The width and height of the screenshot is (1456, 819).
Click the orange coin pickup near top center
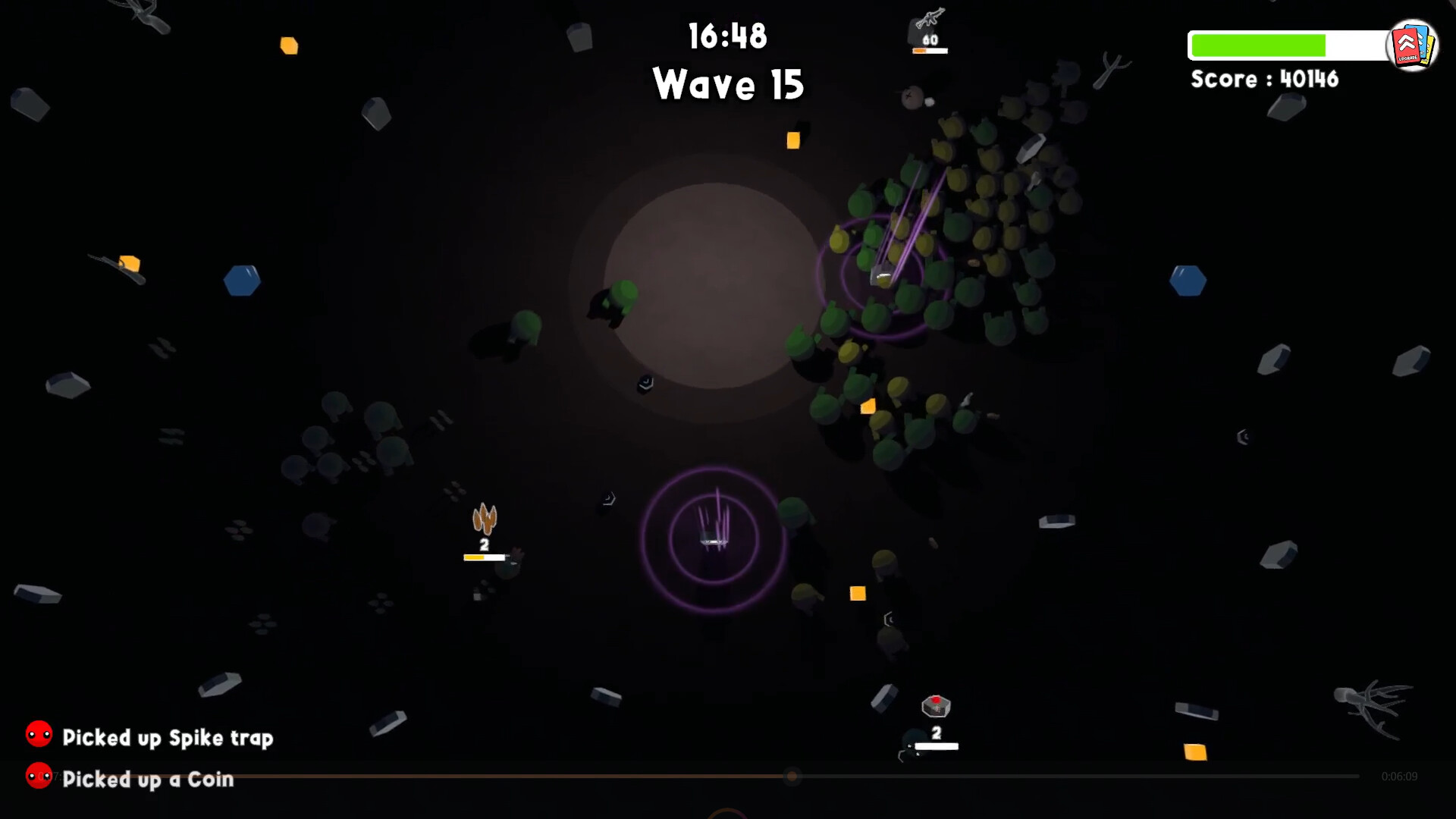pos(795,140)
